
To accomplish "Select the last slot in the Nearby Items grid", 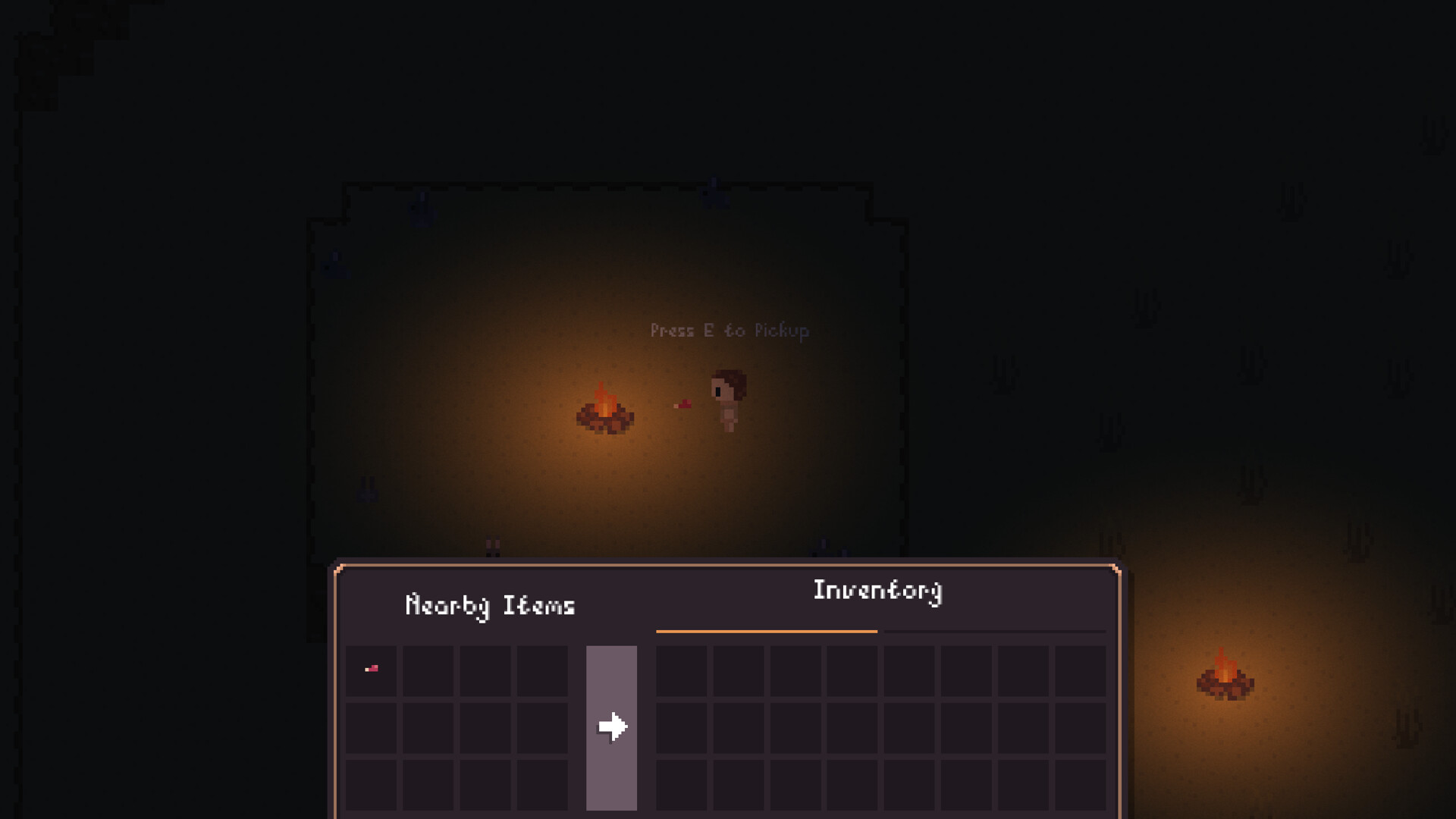I will coord(542,783).
